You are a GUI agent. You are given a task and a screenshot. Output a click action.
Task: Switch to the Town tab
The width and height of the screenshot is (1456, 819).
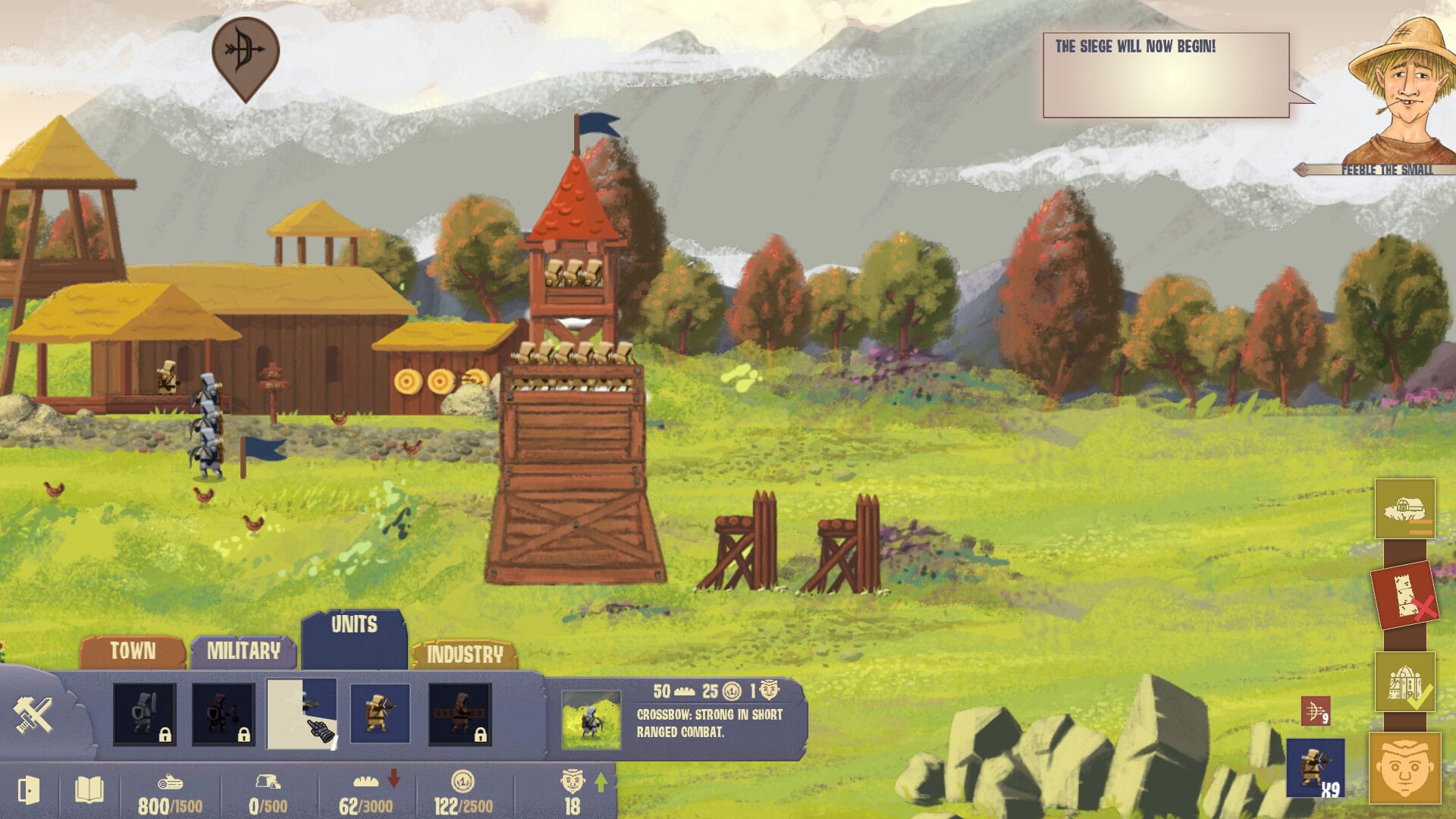pos(133,651)
